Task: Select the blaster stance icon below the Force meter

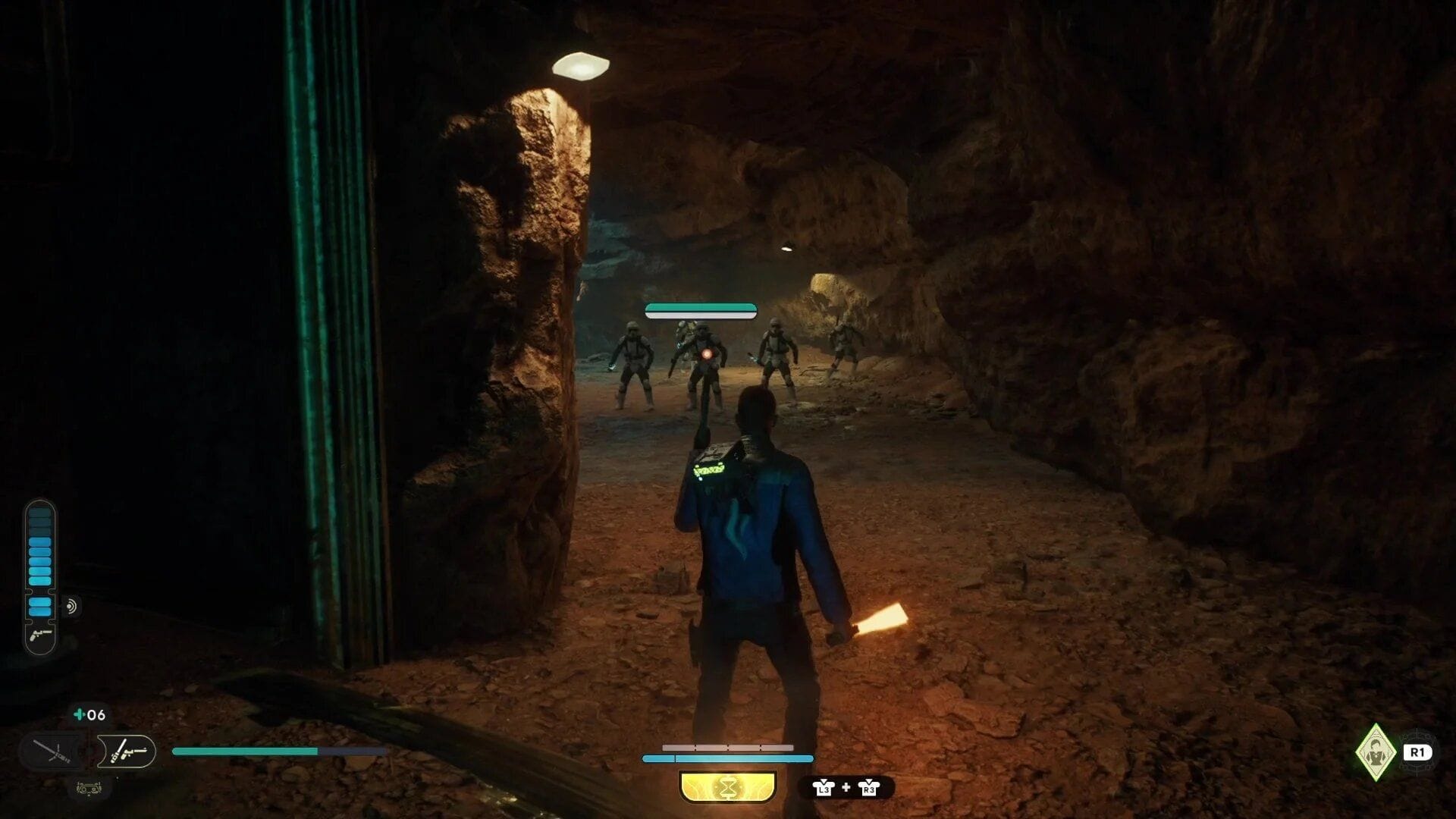Action: [39, 636]
